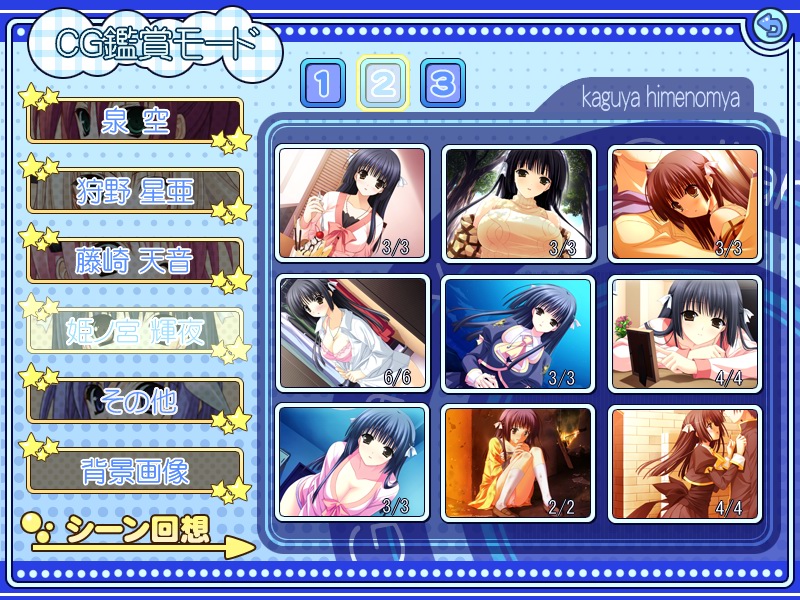Open the underwater blue CG thumbnail
Screen dimensions: 800x600
(x=519, y=333)
